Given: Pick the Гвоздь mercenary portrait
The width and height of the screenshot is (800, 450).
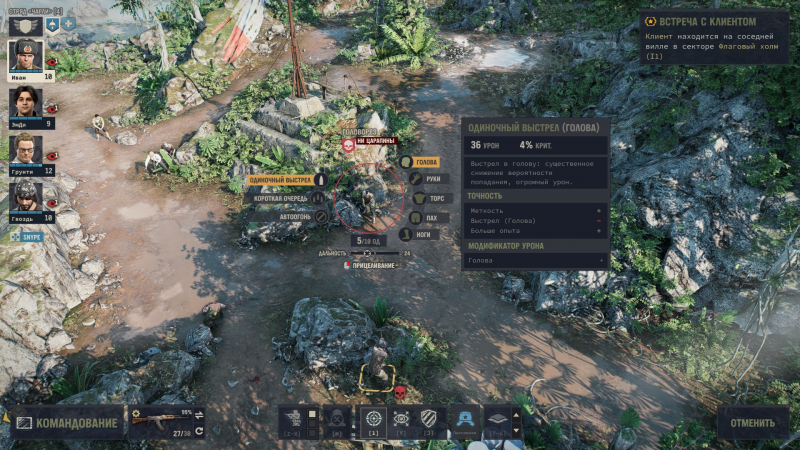Looking at the screenshot, I should tap(26, 197).
